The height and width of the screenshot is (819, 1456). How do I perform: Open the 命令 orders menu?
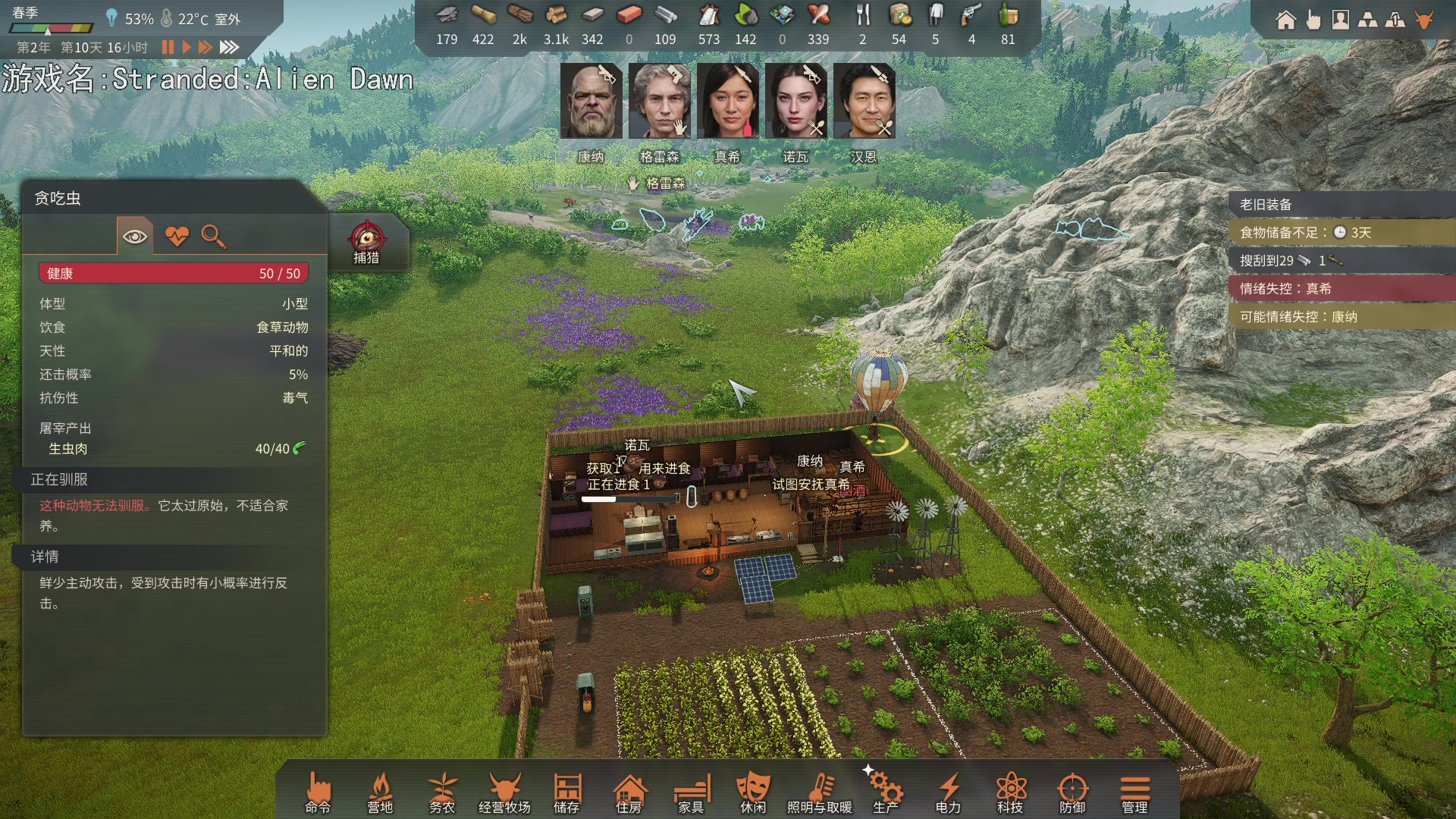coord(318,793)
